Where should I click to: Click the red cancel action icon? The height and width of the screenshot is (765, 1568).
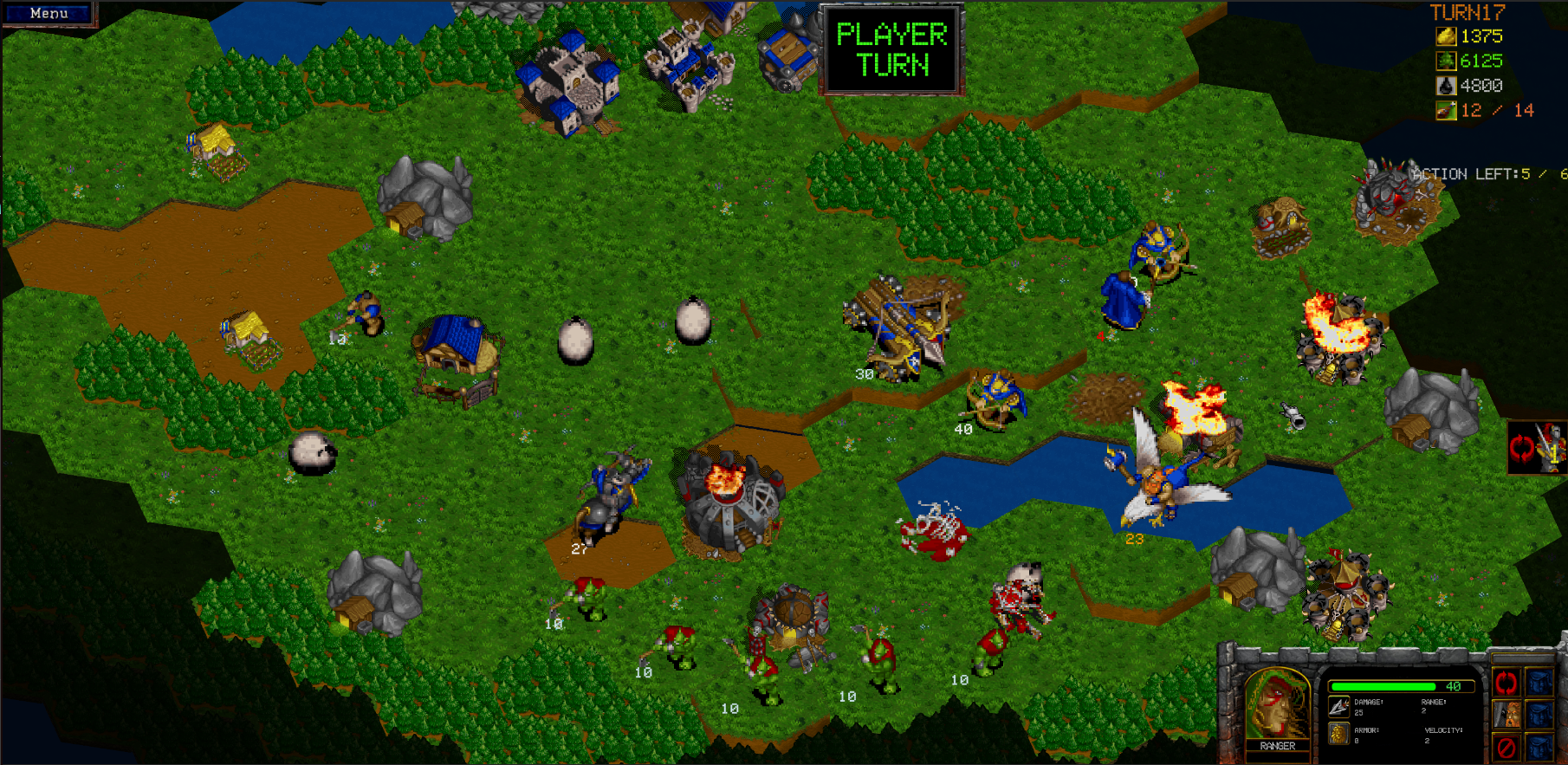(x=1506, y=747)
